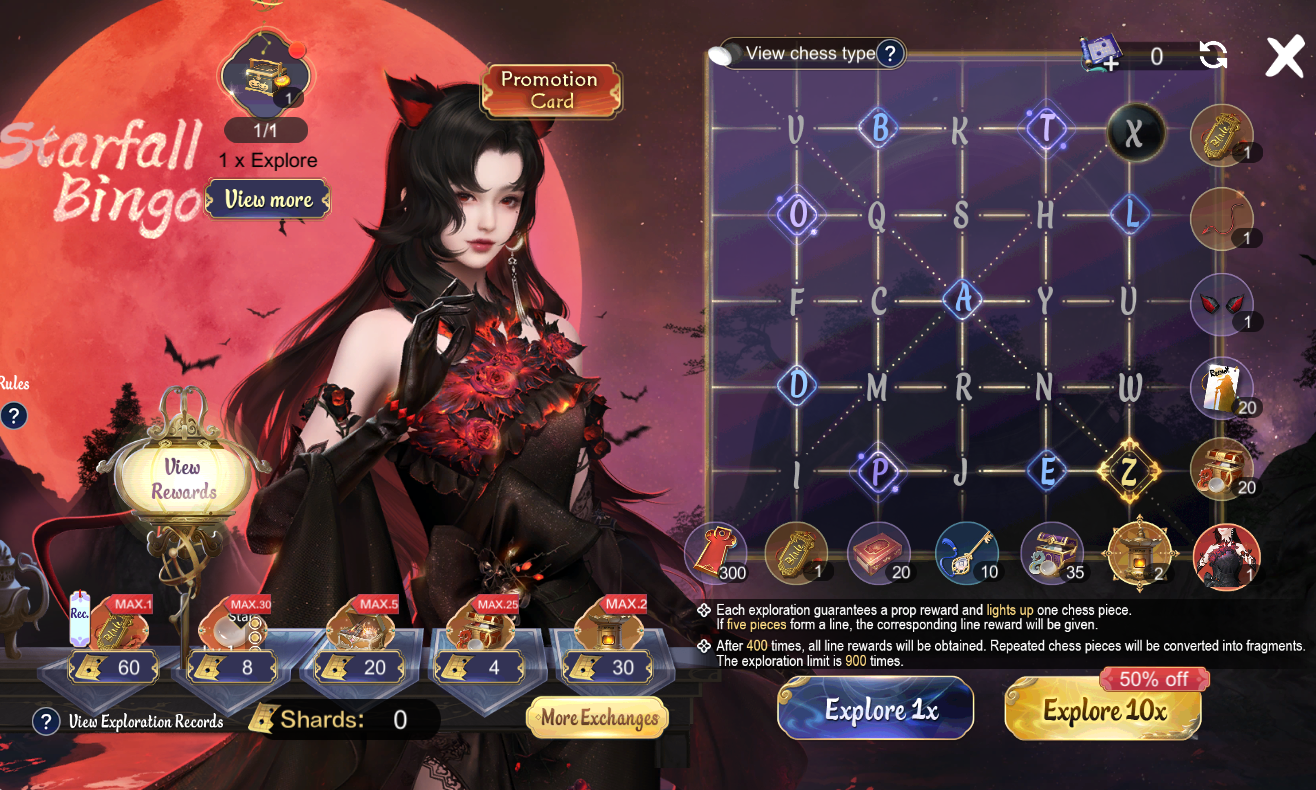Open the help icon beside View chess type

[890, 54]
